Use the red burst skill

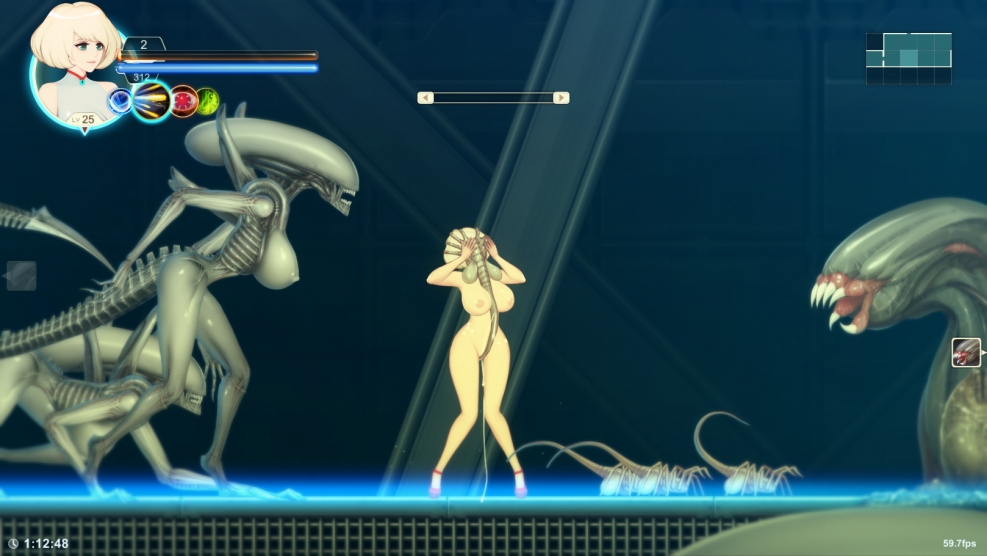(183, 101)
